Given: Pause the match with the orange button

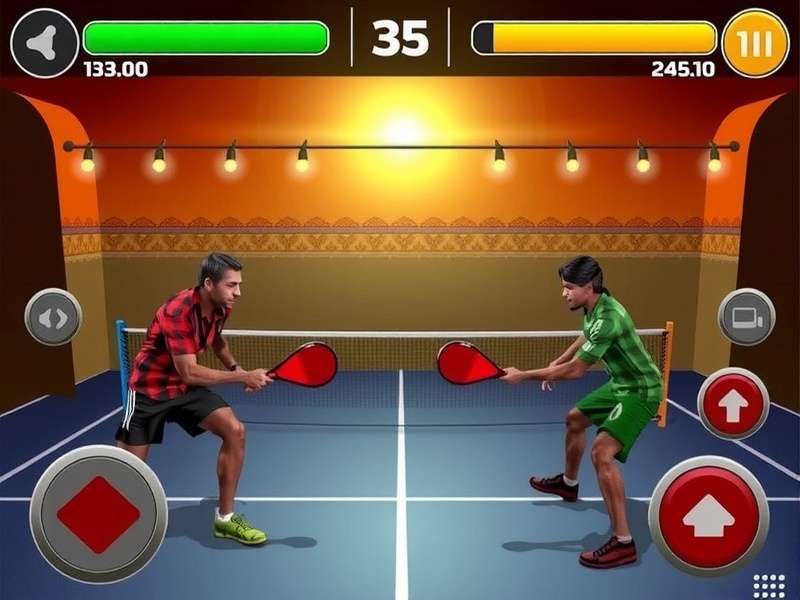Looking at the screenshot, I should pyautogui.click(x=755, y=43).
